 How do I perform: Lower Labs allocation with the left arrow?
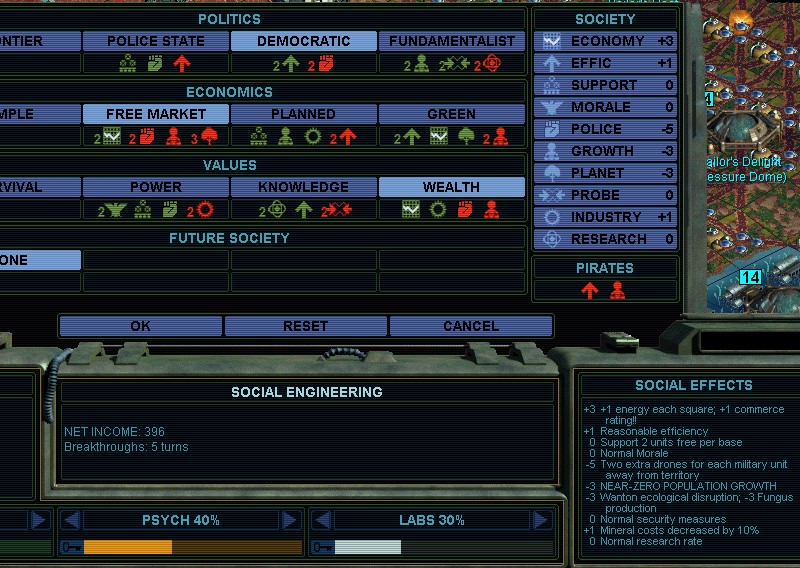tap(322, 520)
